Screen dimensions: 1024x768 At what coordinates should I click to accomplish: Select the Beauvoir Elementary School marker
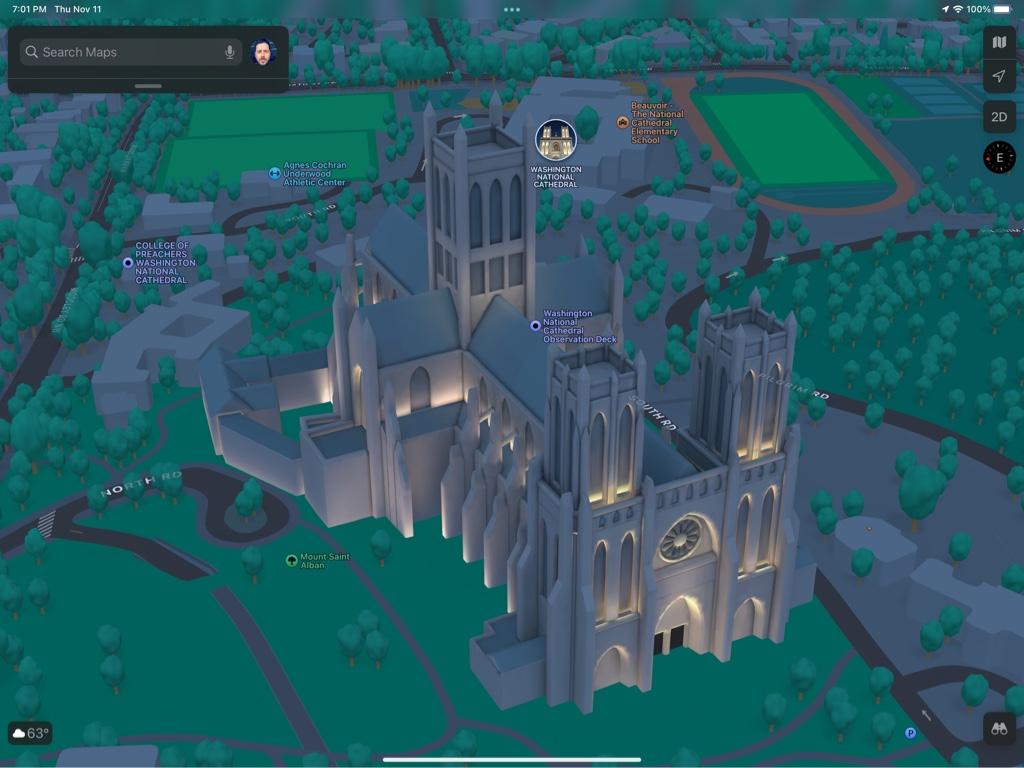point(623,122)
